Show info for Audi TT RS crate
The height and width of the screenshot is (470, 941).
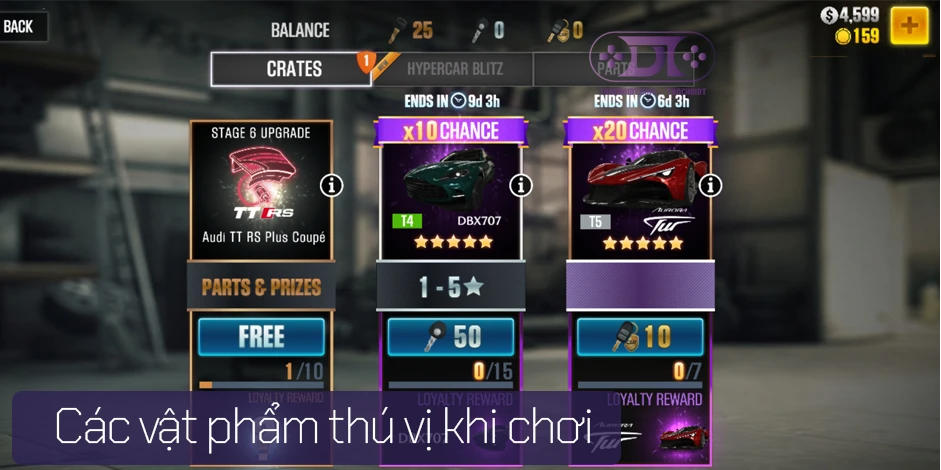332,185
